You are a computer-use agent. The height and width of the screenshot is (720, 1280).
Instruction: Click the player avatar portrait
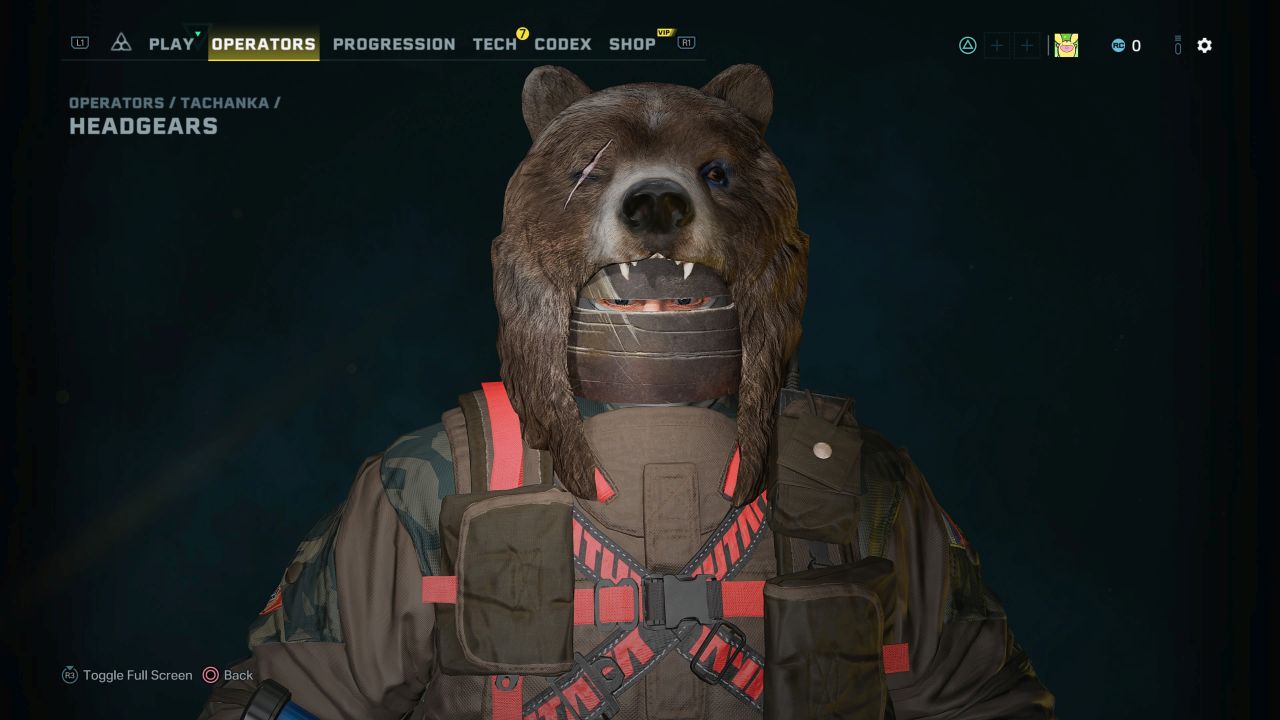click(1066, 45)
